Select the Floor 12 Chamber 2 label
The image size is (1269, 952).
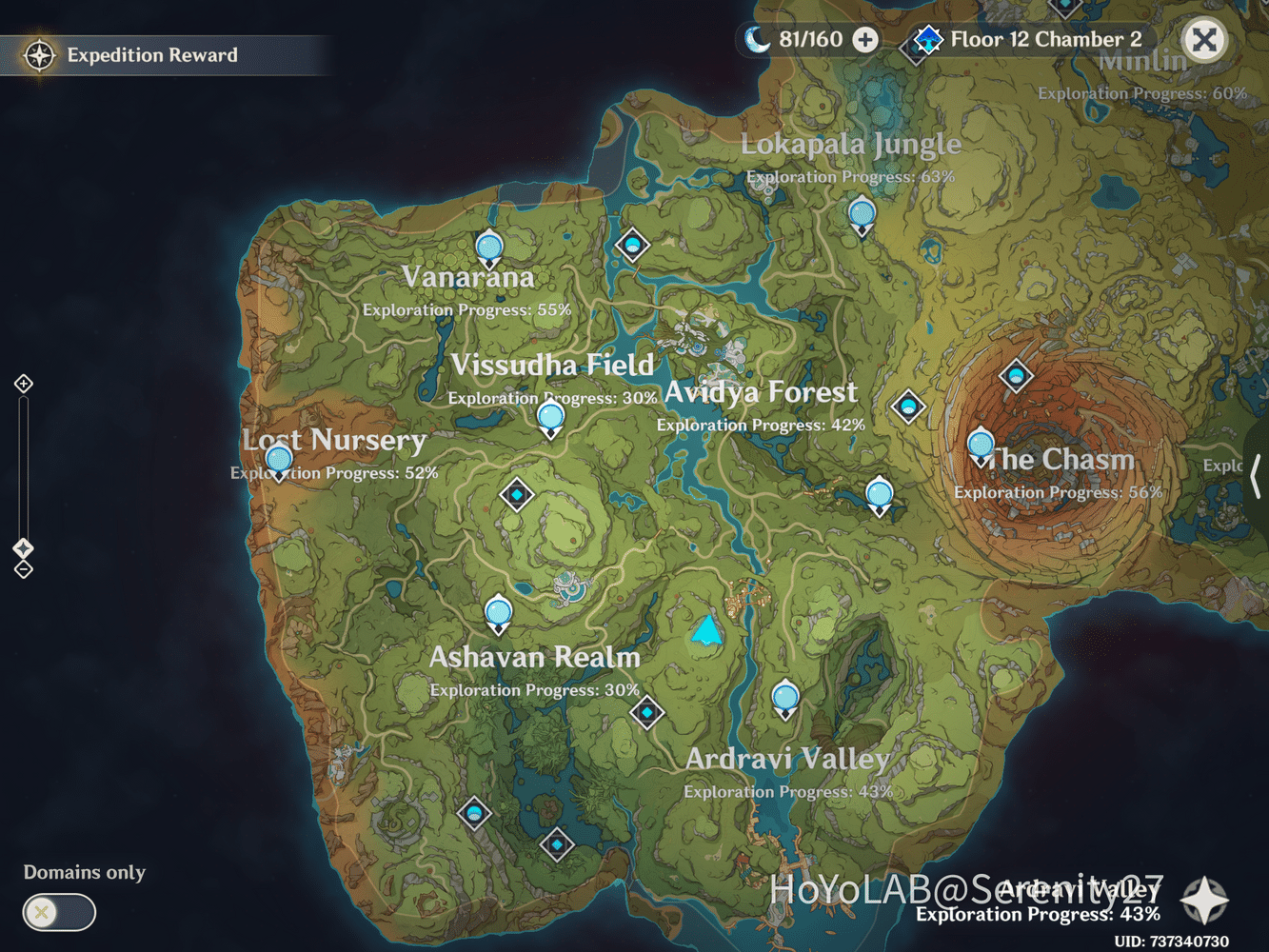[x=1043, y=40]
